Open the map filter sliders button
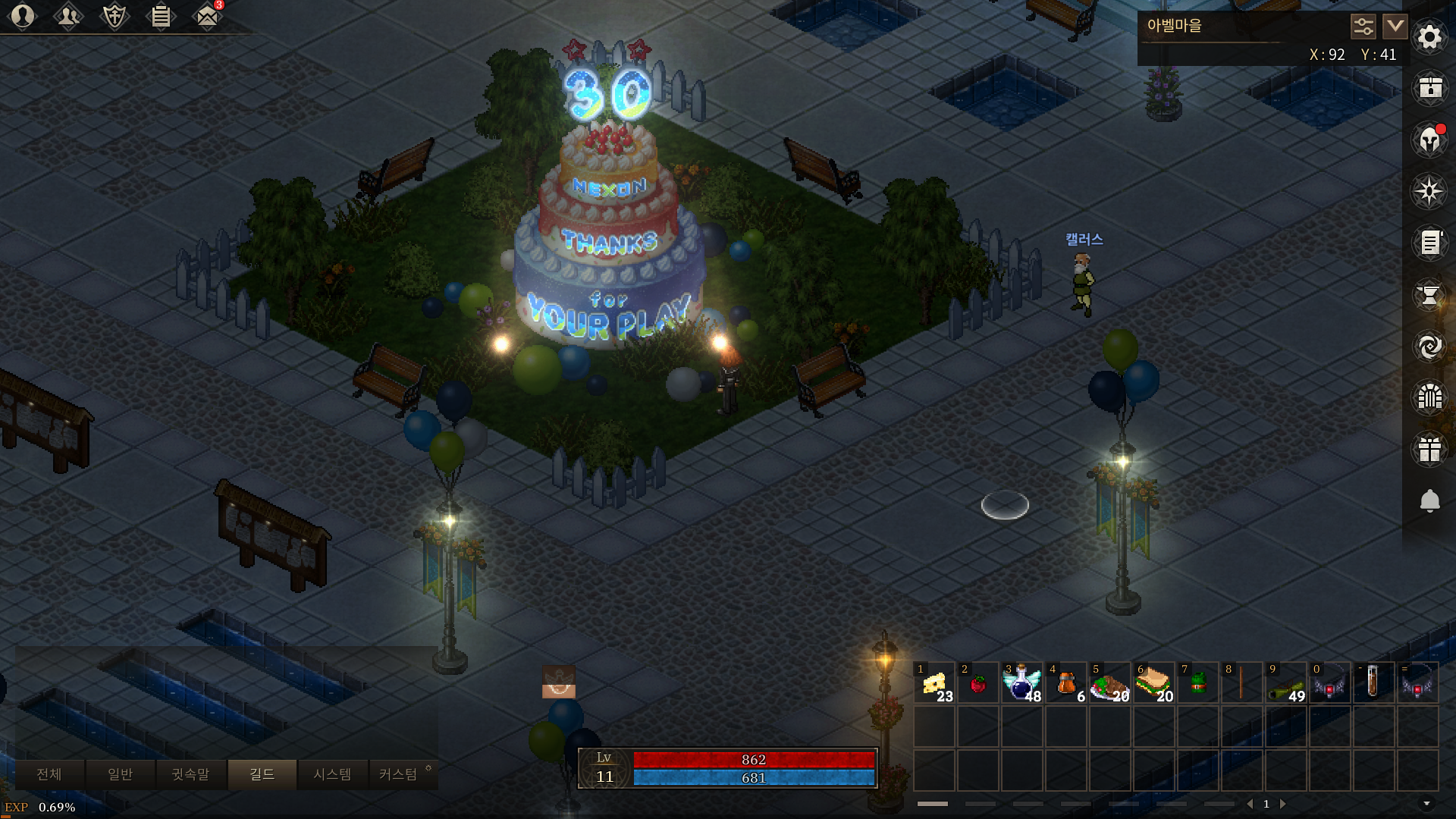 click(x=1363, y=27)
